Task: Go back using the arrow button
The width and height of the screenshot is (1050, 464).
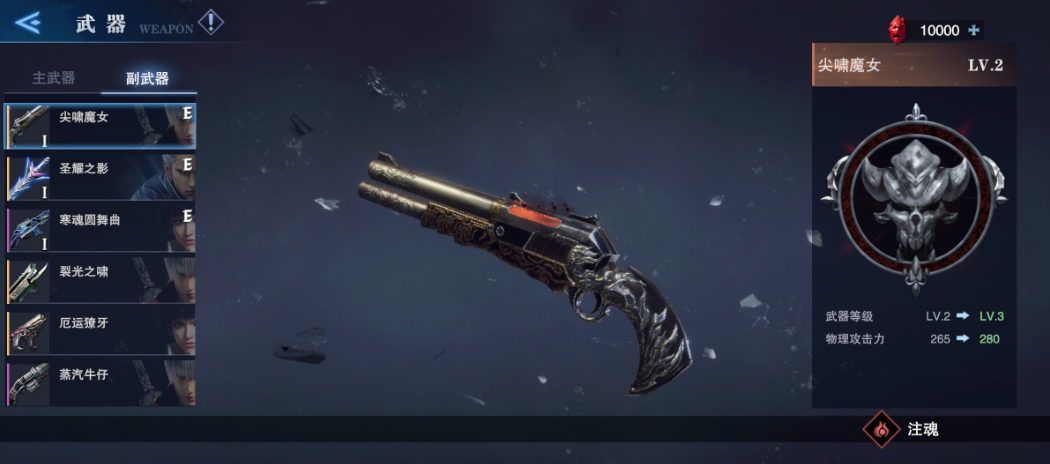Action: point(28,22)
